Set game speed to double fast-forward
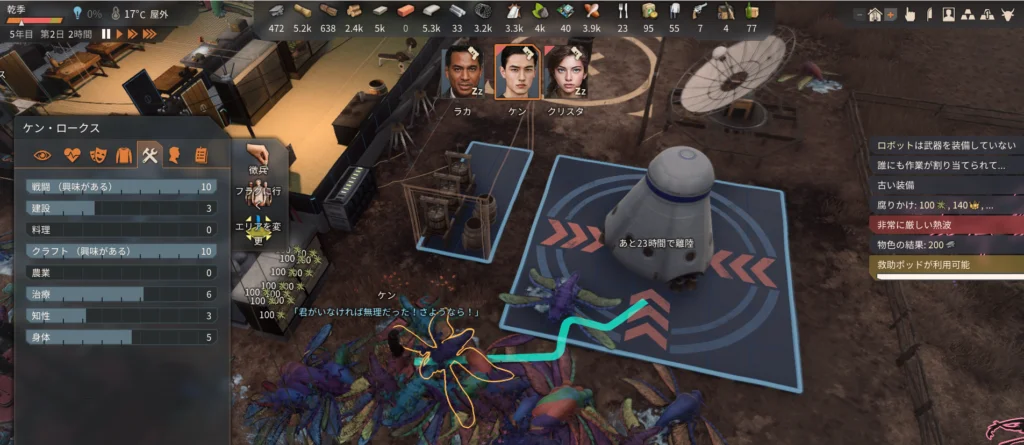The width and height of the screenshot is (1024, 445). pos(133,34)
